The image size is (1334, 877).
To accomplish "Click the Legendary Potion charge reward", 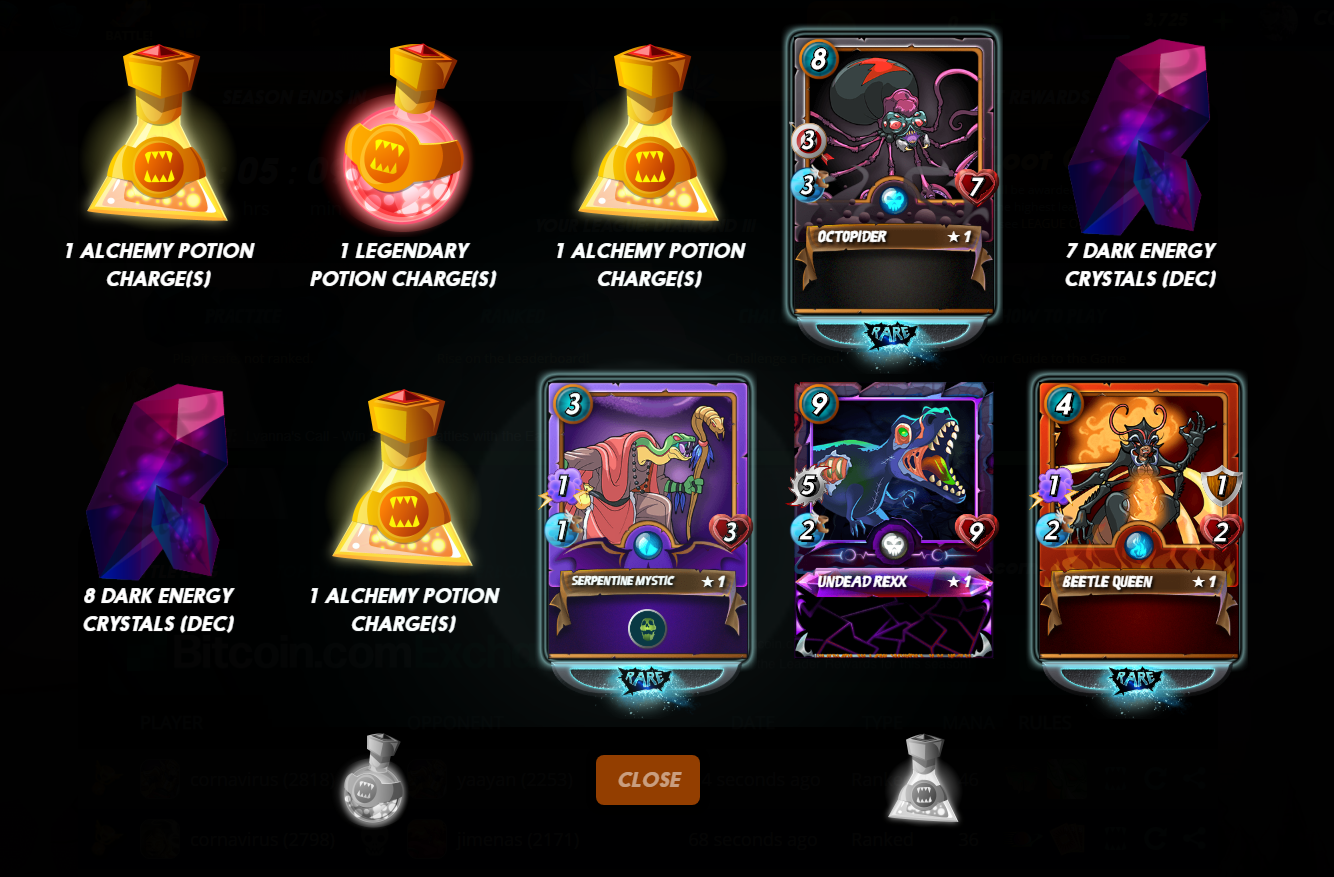I will 403,135.
